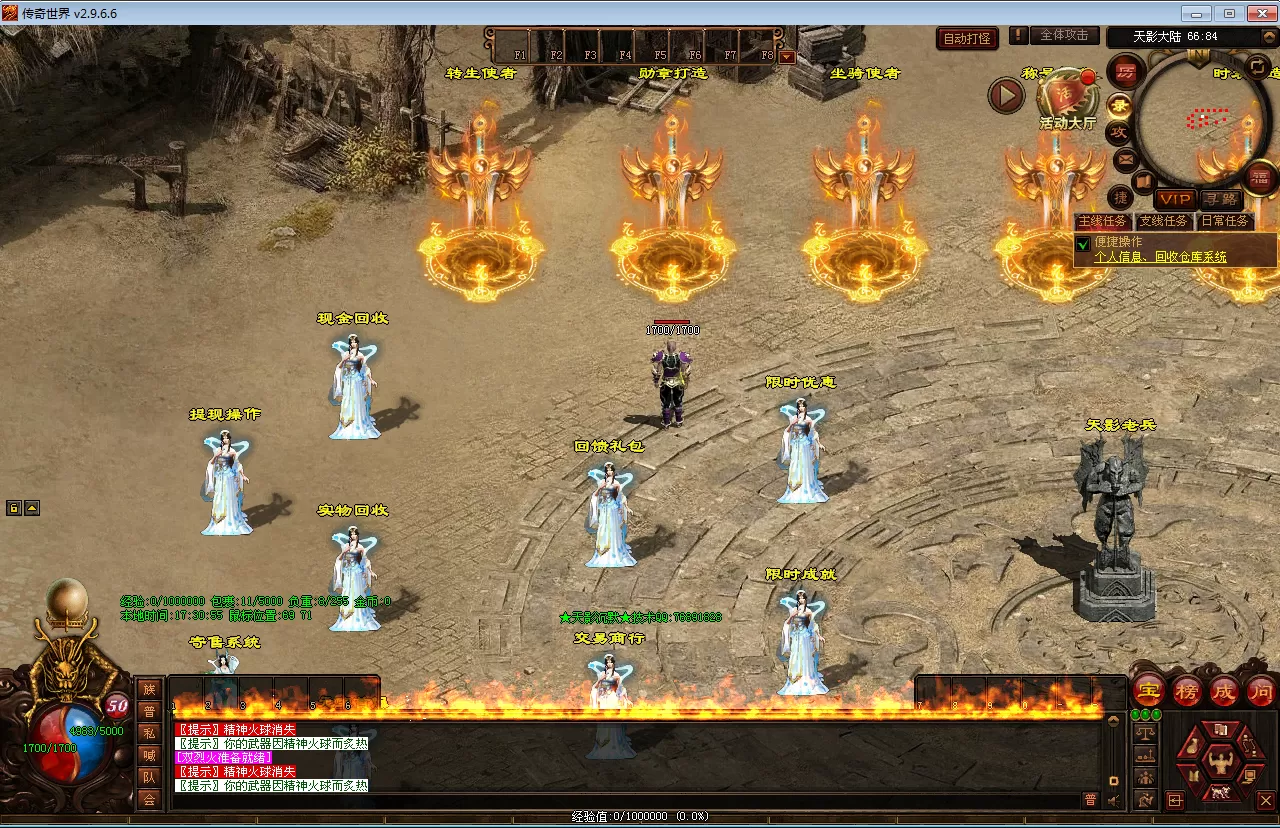Screen dimensions: 1280x828
Task: Switch to the 日常任务 tab
Action: click(1225, 222)
